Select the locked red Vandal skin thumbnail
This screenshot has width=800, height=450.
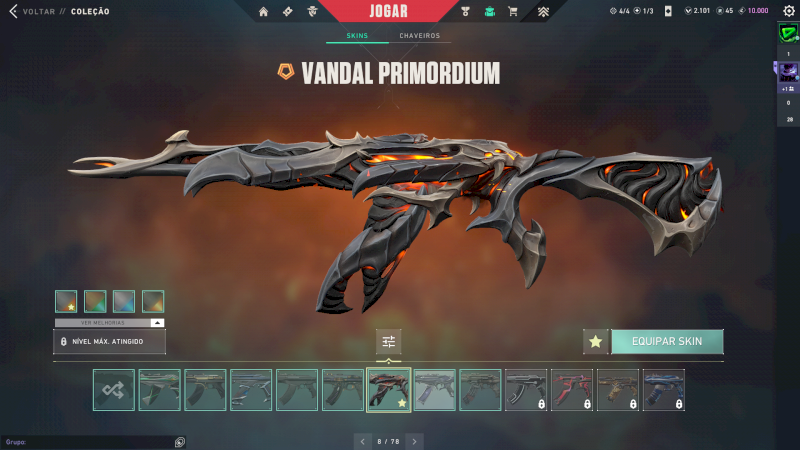572,390
